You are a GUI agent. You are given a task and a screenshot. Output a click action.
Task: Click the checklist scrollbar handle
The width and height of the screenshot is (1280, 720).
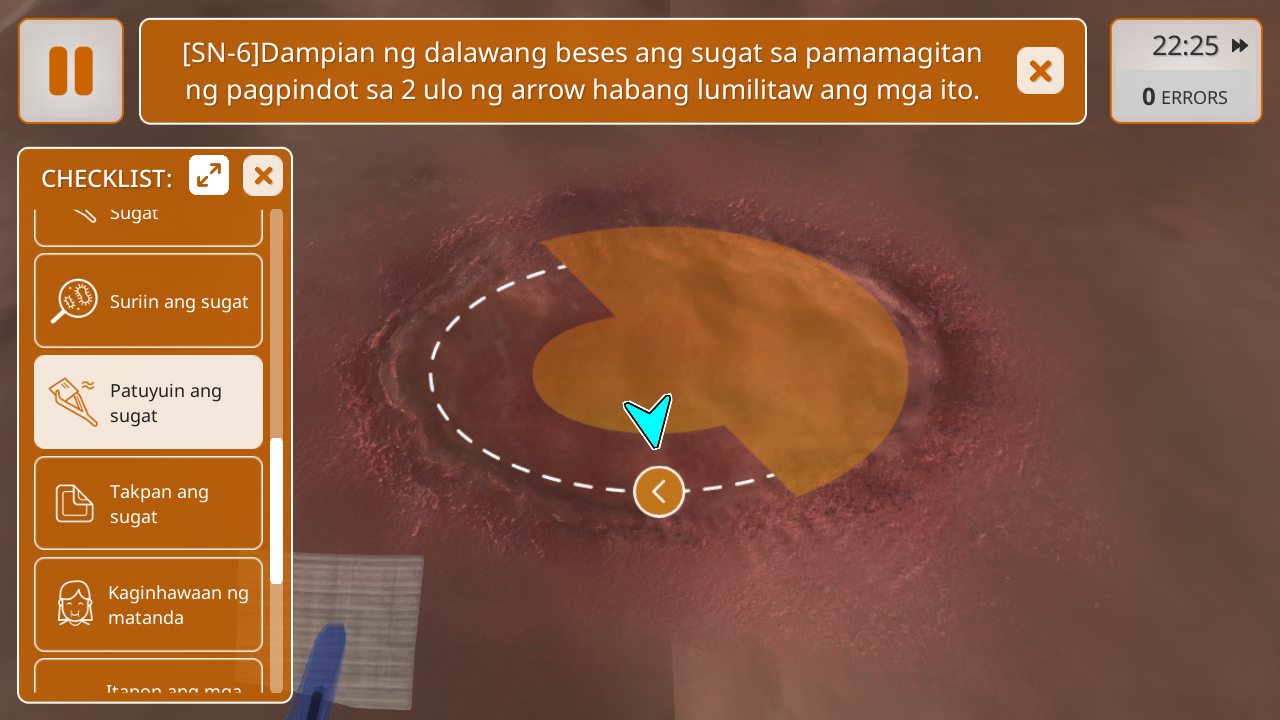(277, 510)
